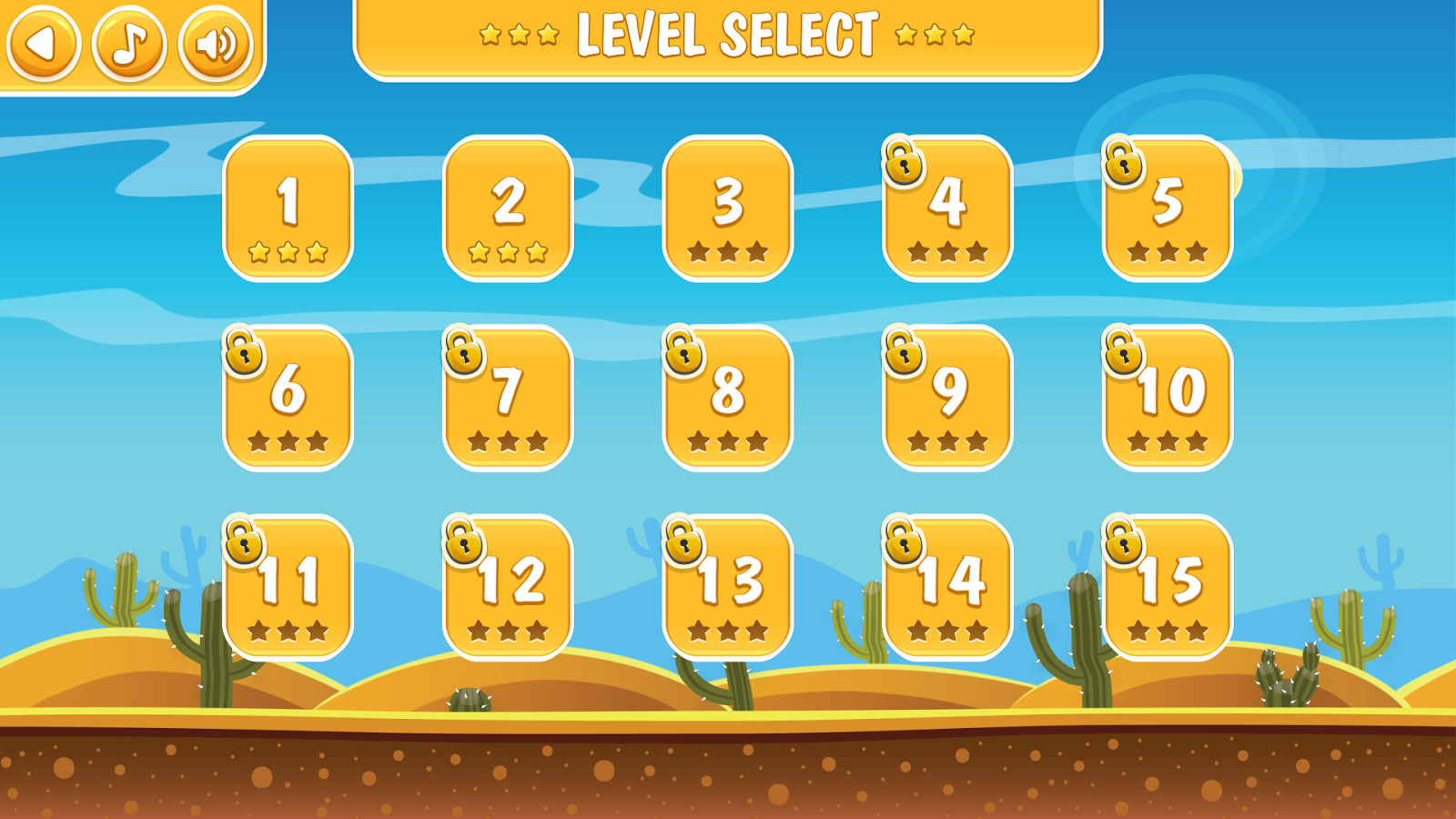This screenshot has height=819, width=1456.
Task: Choose locked level 10 tile
Action: (1168, 398)
